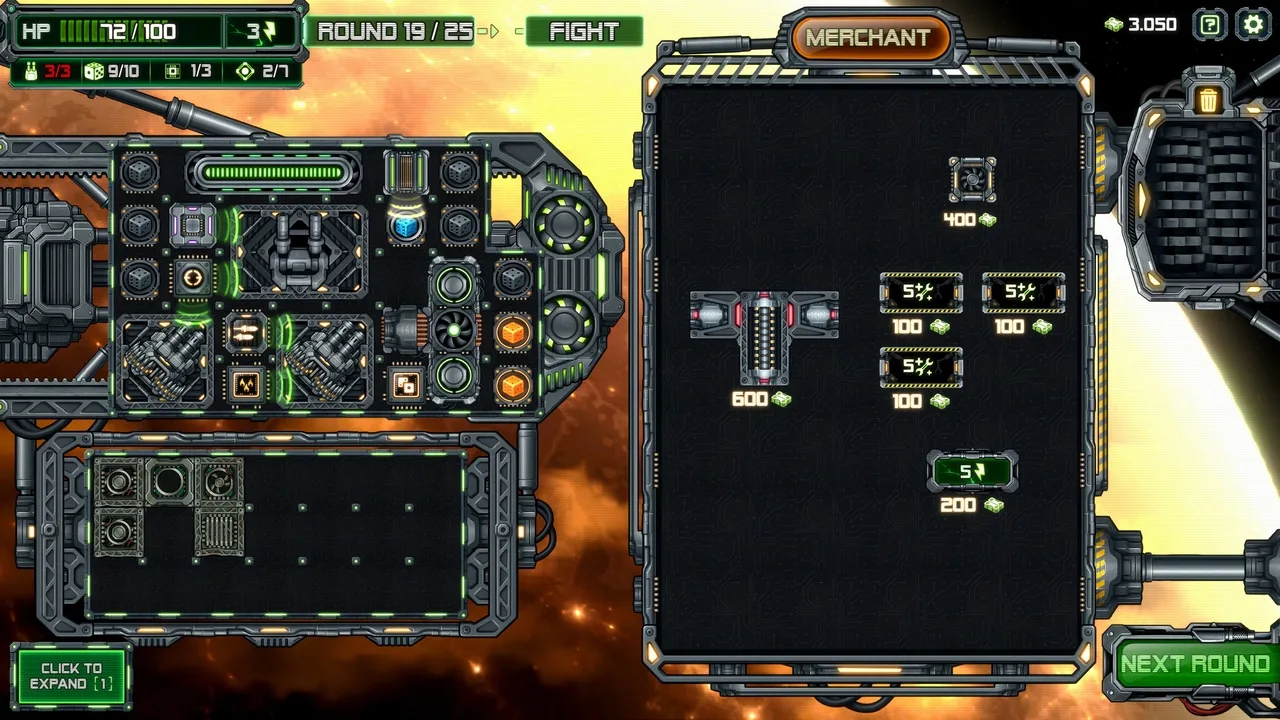Open the help question mark
The width and height of the screenshot is (1280, 720).
1210,25
